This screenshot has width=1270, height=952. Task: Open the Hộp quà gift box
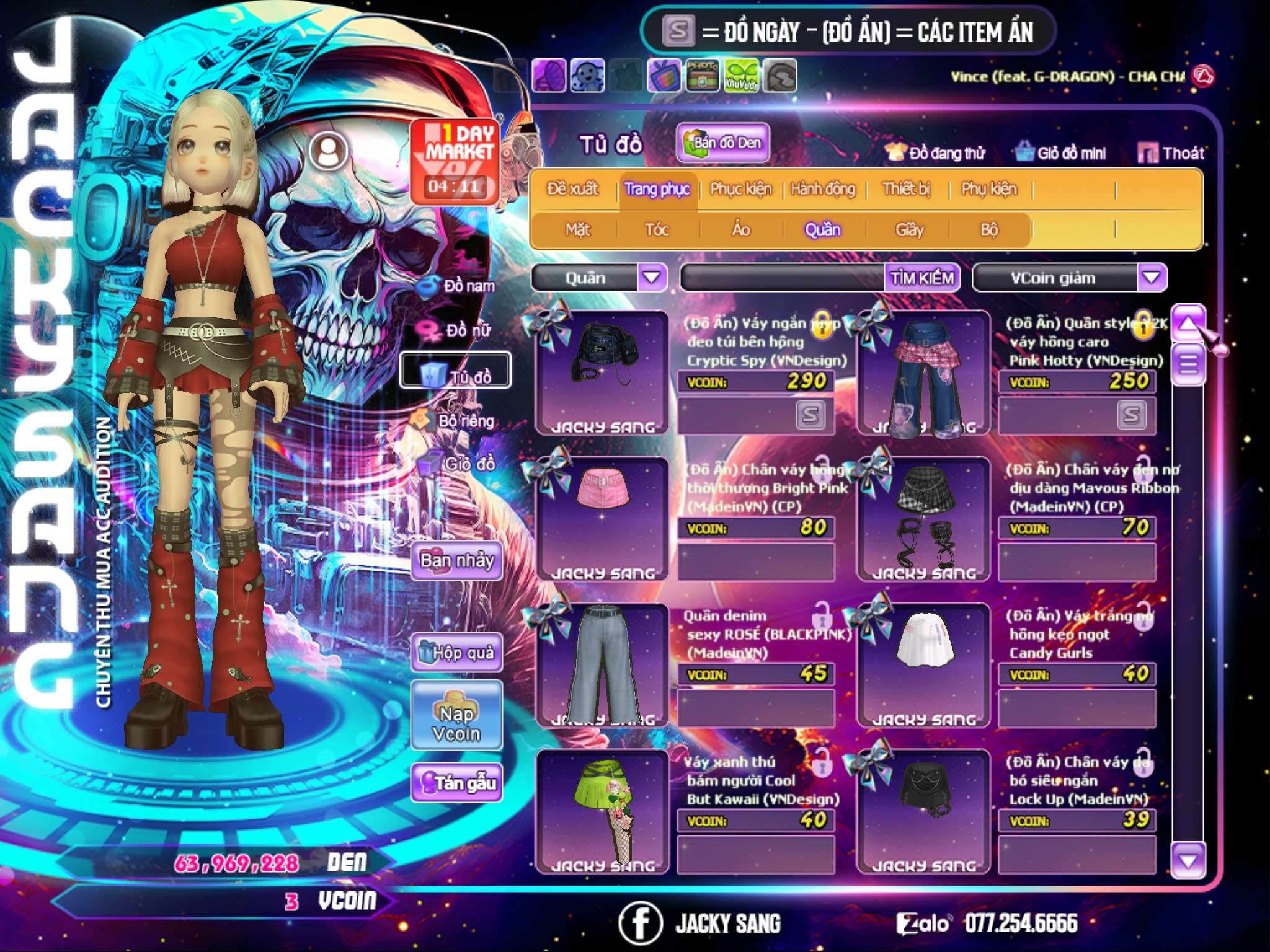pyautogui.click(x=456, y=653)
